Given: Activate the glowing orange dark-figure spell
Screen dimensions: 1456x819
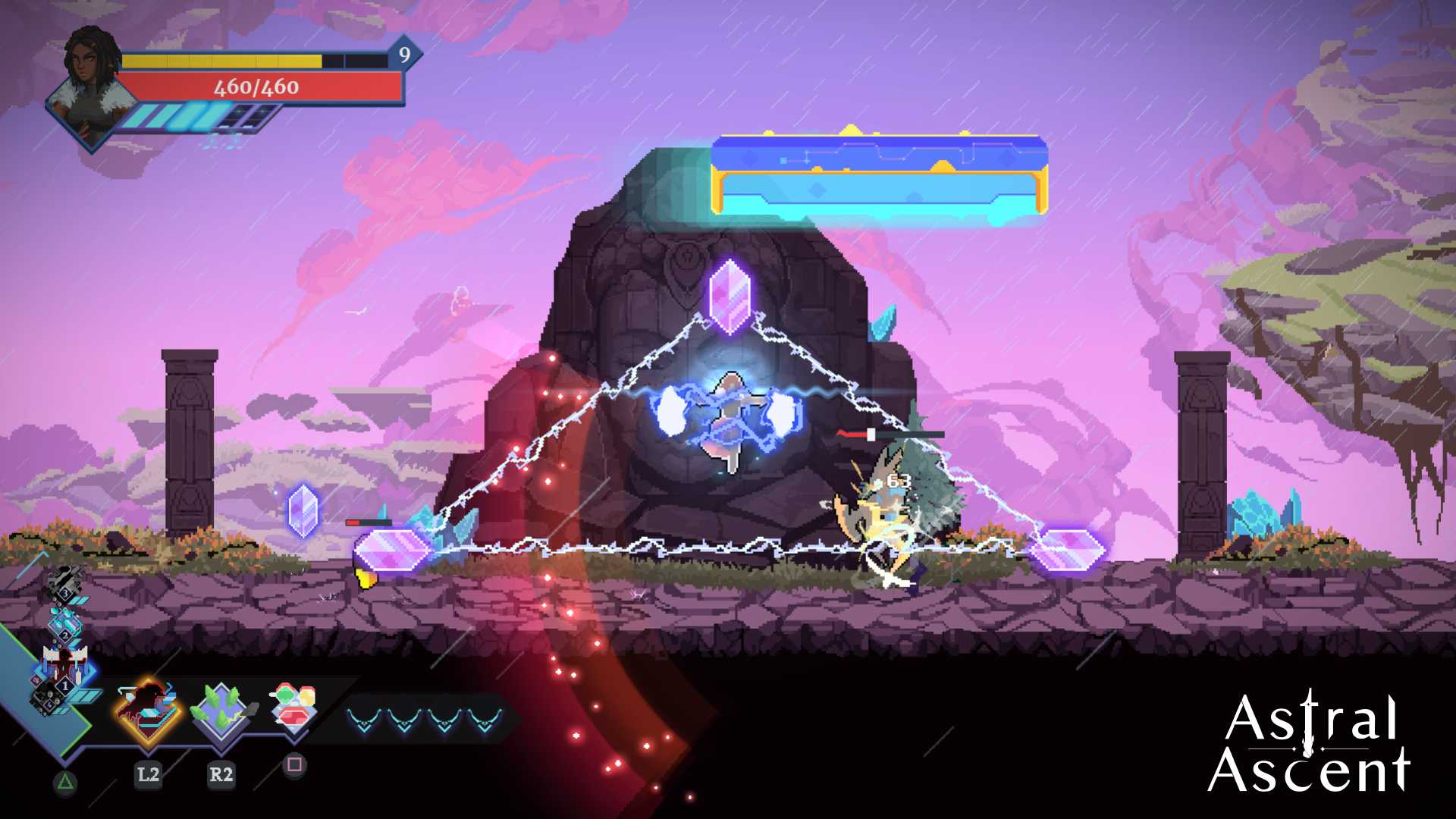Looking at the screenshot, I should (x=149, y=711).
